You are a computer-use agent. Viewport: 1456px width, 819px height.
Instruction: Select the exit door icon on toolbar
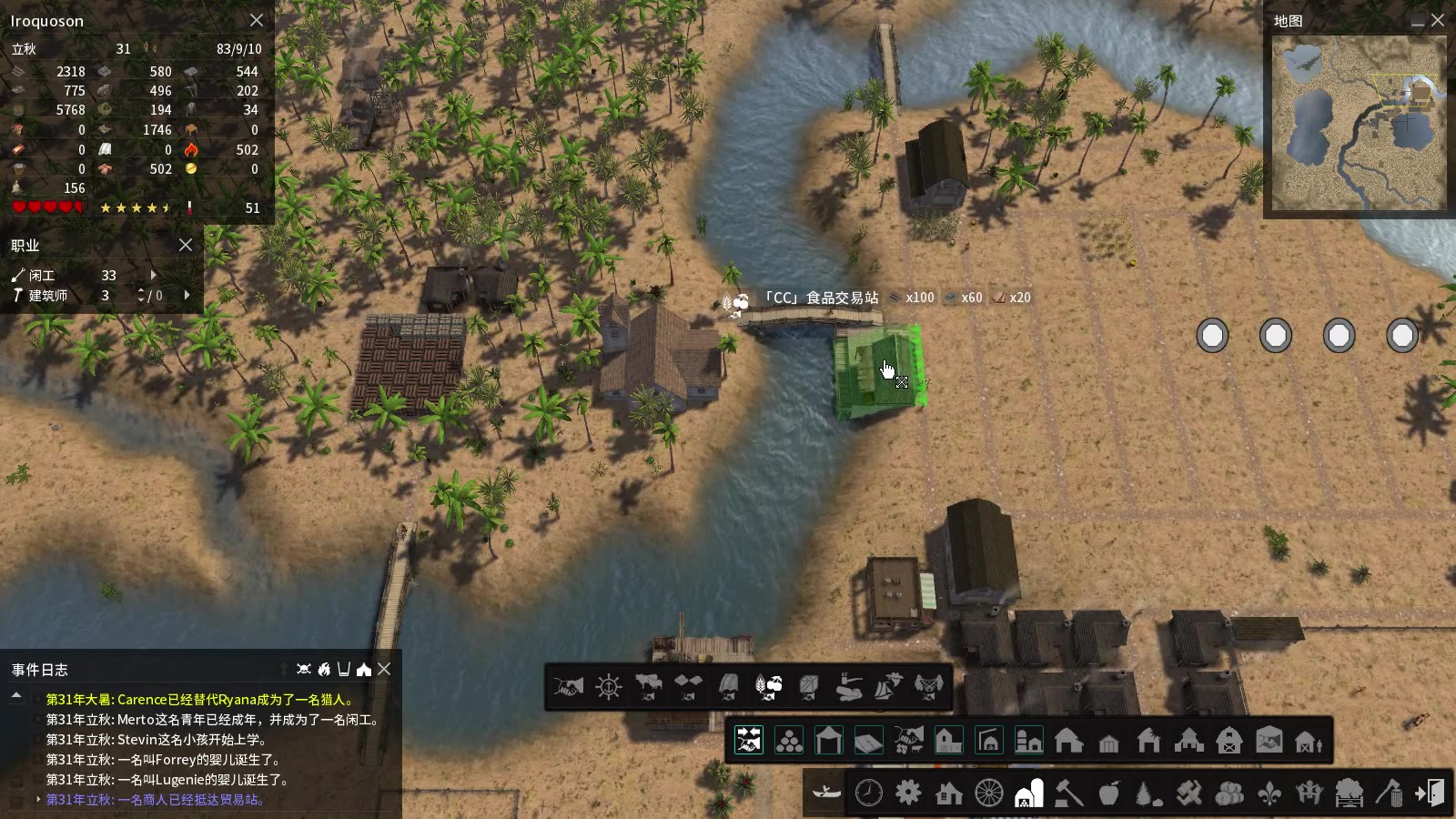click(1431, 793)
